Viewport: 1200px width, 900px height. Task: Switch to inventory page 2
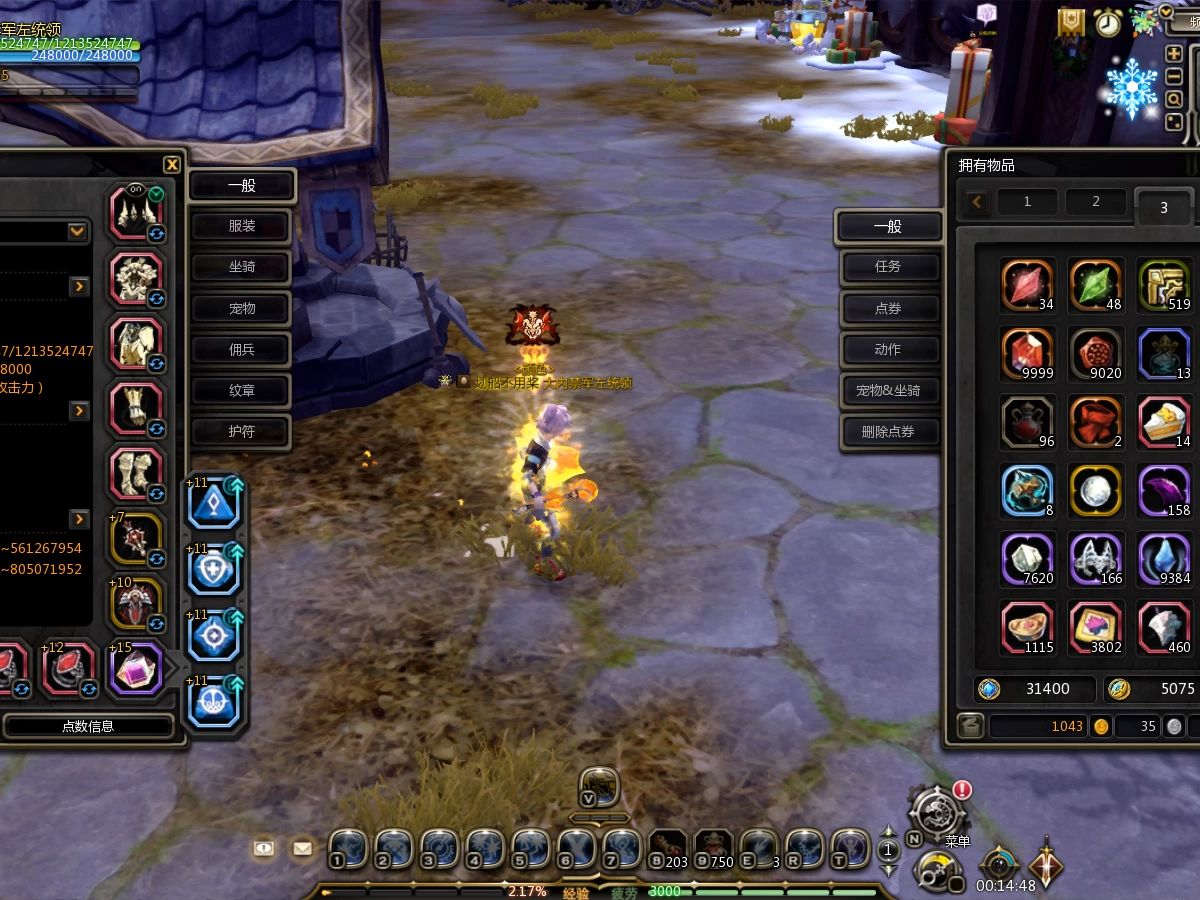point(1095,202)
